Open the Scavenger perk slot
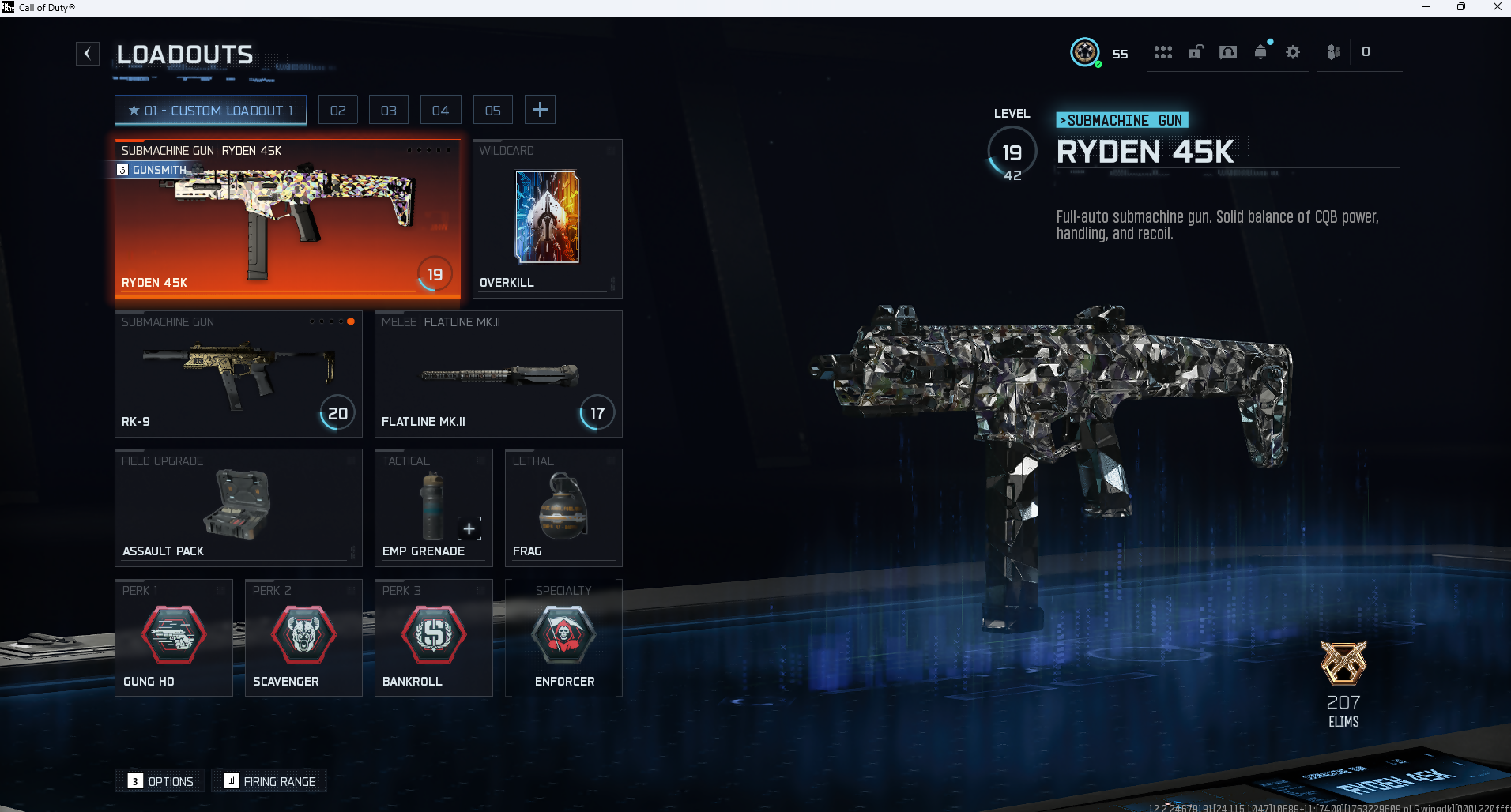Image resolution: width=1511 pixels, height=812 pixels. [303, 637]
